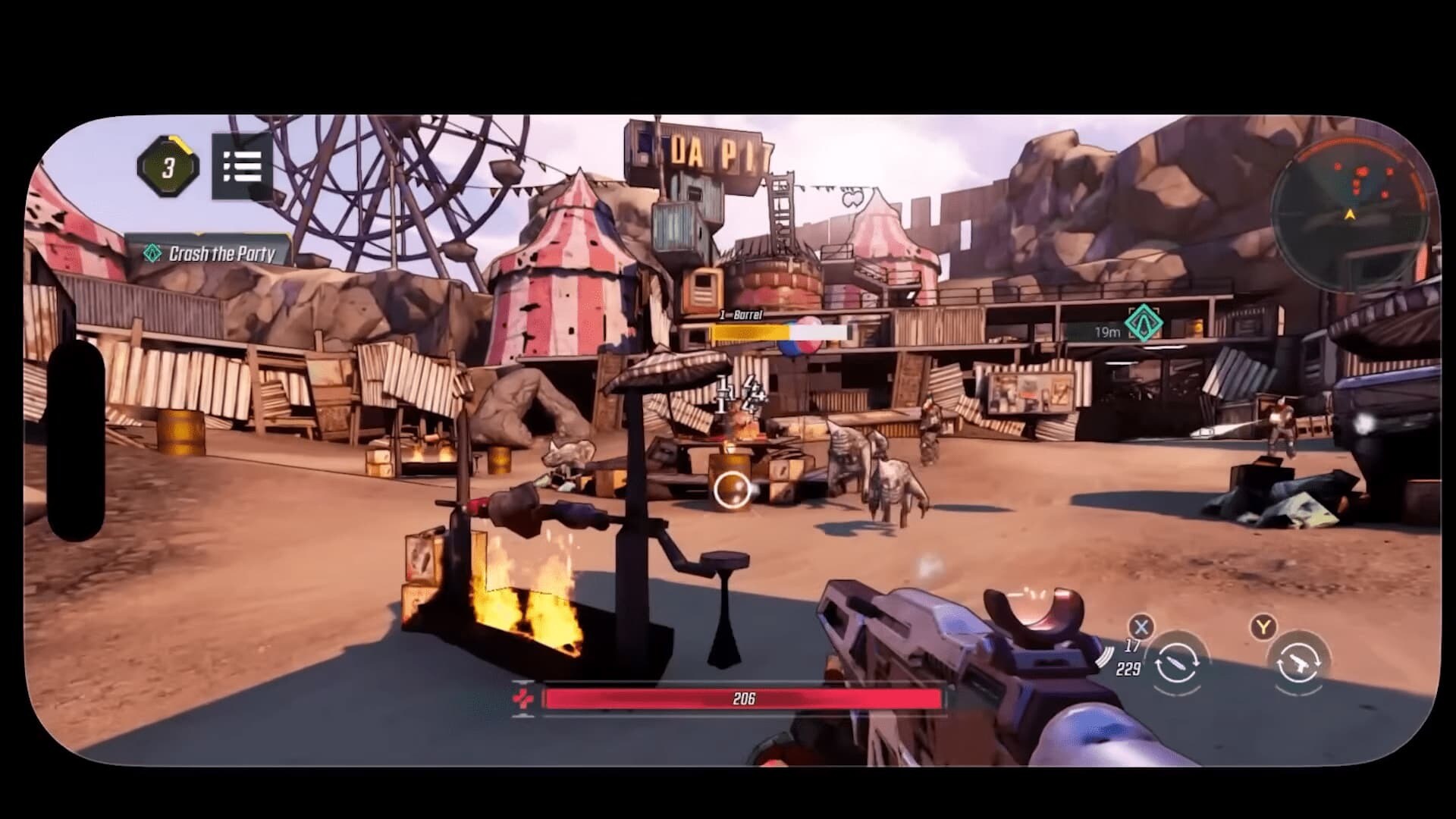
Task: Click the 19m objective waypoint marker
Action: pyautogui.click(x=1143, y=323)
